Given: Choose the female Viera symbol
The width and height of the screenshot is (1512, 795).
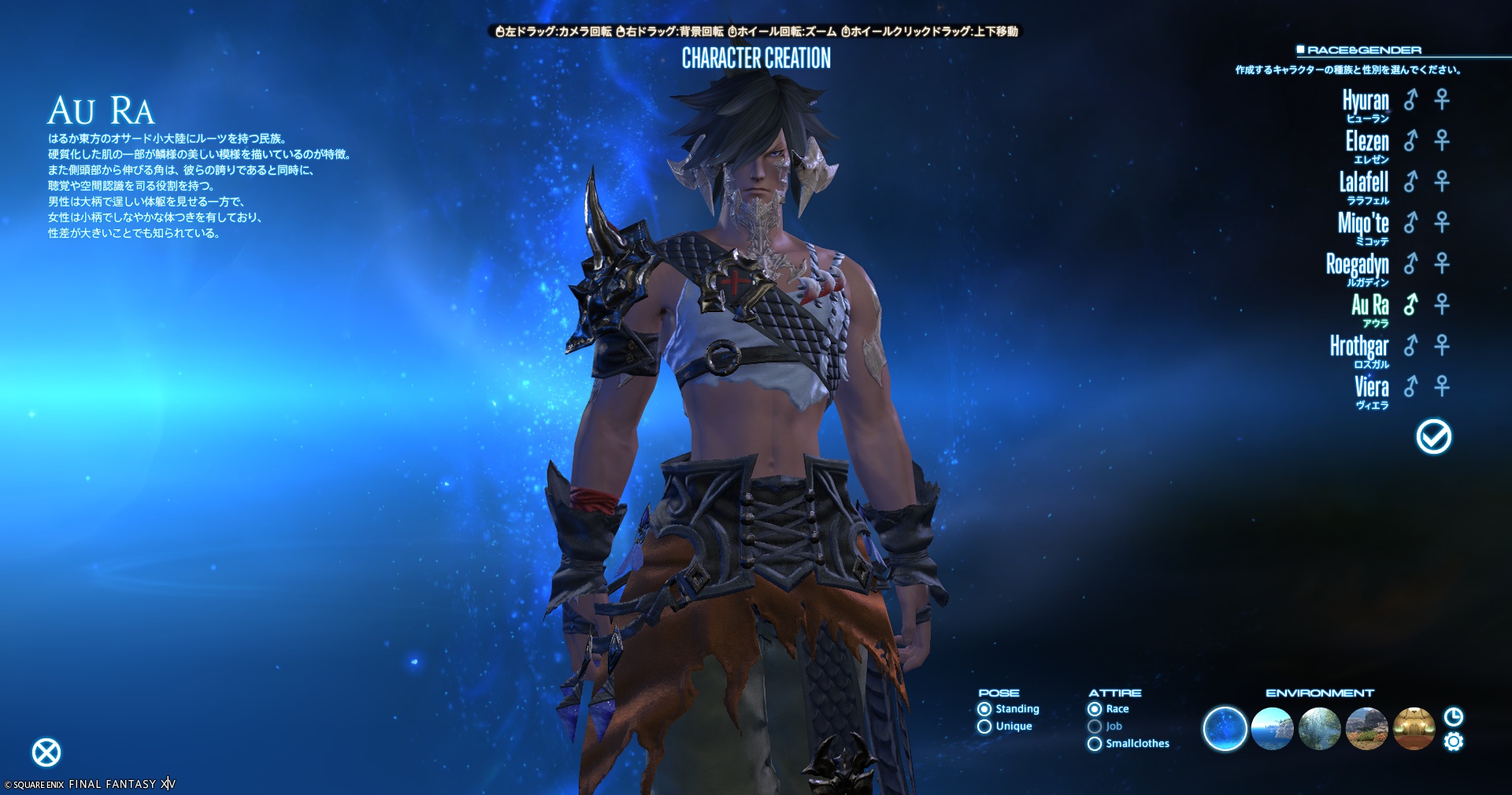Looking at the screenshot, I should (x=1442, y=387).
